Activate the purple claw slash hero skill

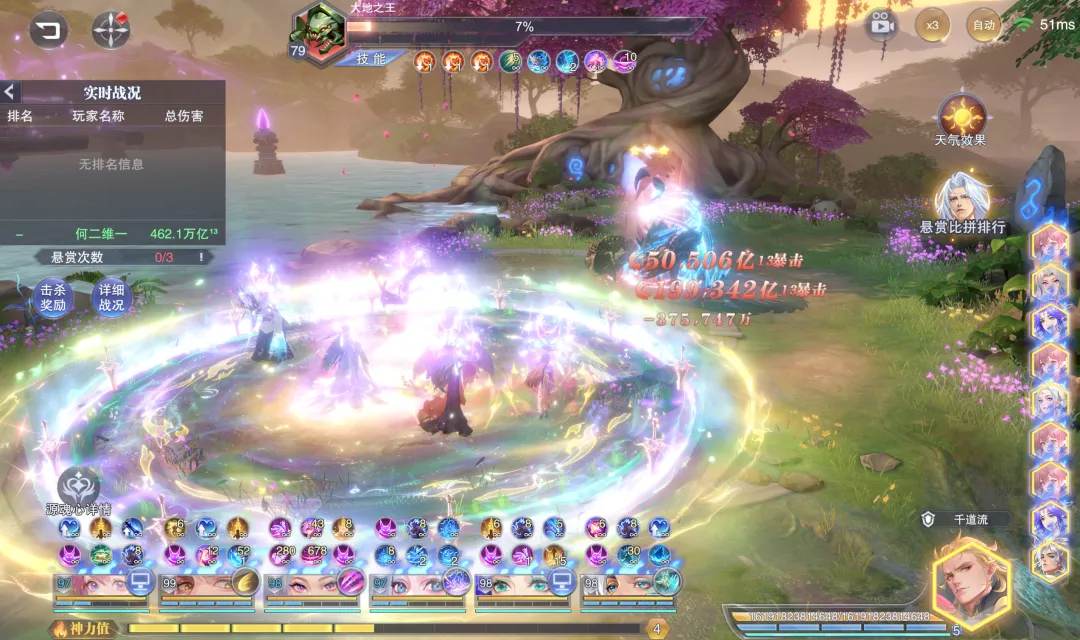pyautogui.click(x=351, y=582)
